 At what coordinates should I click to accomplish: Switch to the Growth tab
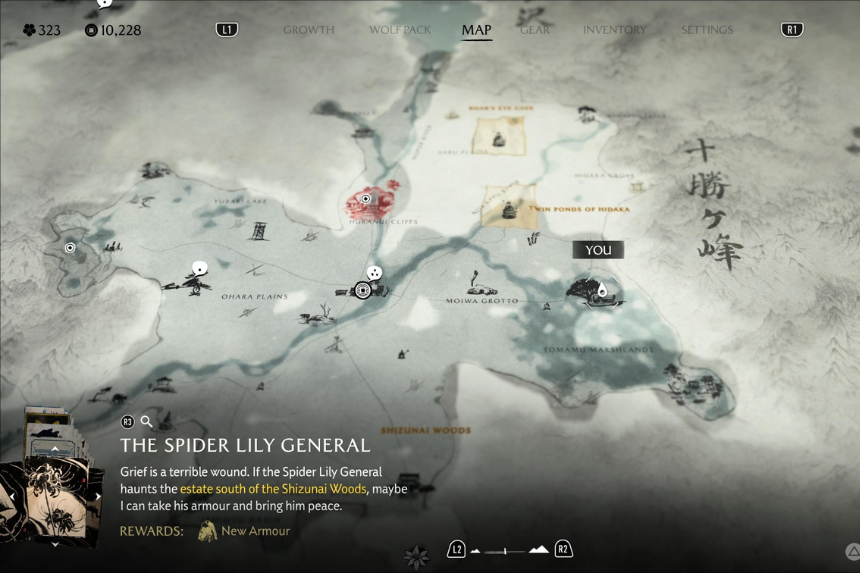308,30
